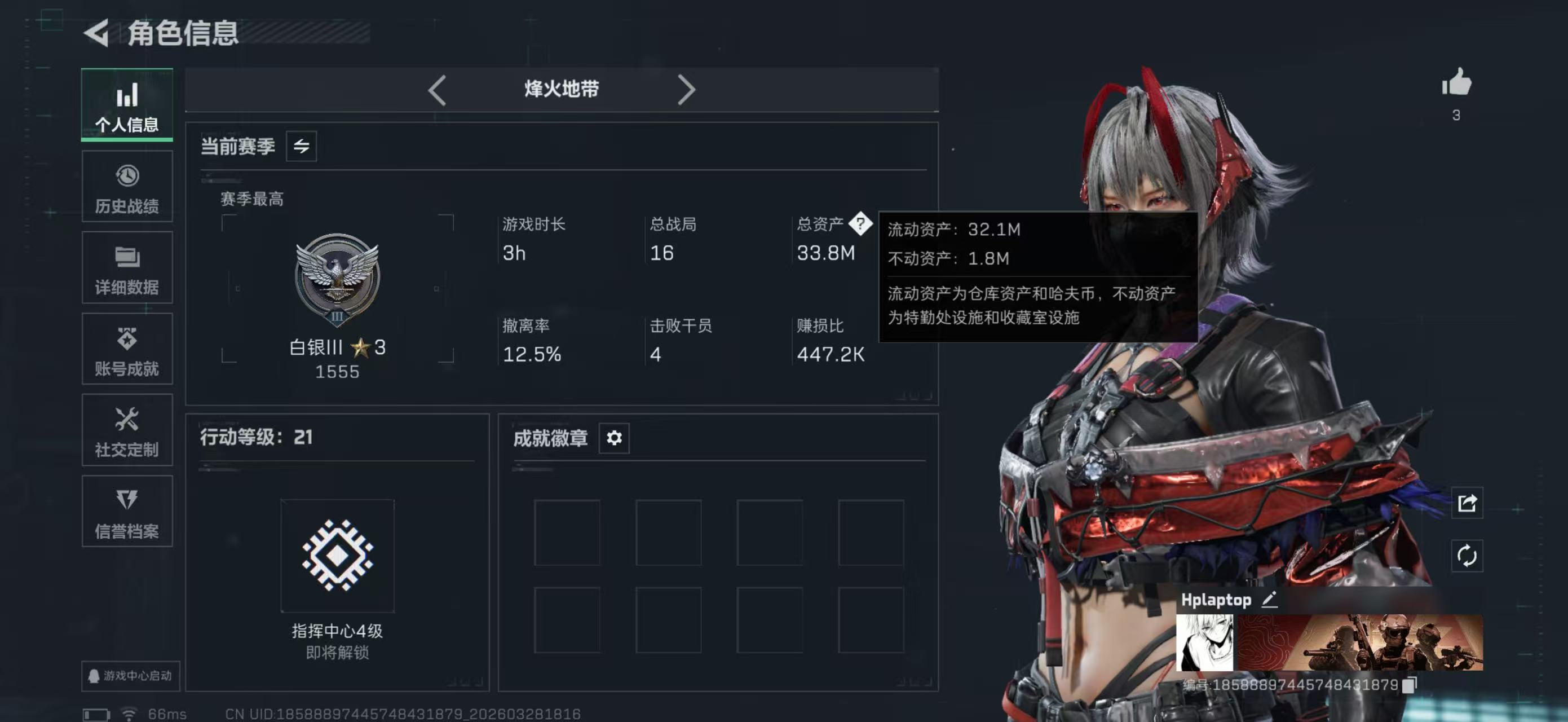The height and width of the screenshot is (722, 1568).
Task: Select the 账号成就 tab
Action: click(127, 349)
